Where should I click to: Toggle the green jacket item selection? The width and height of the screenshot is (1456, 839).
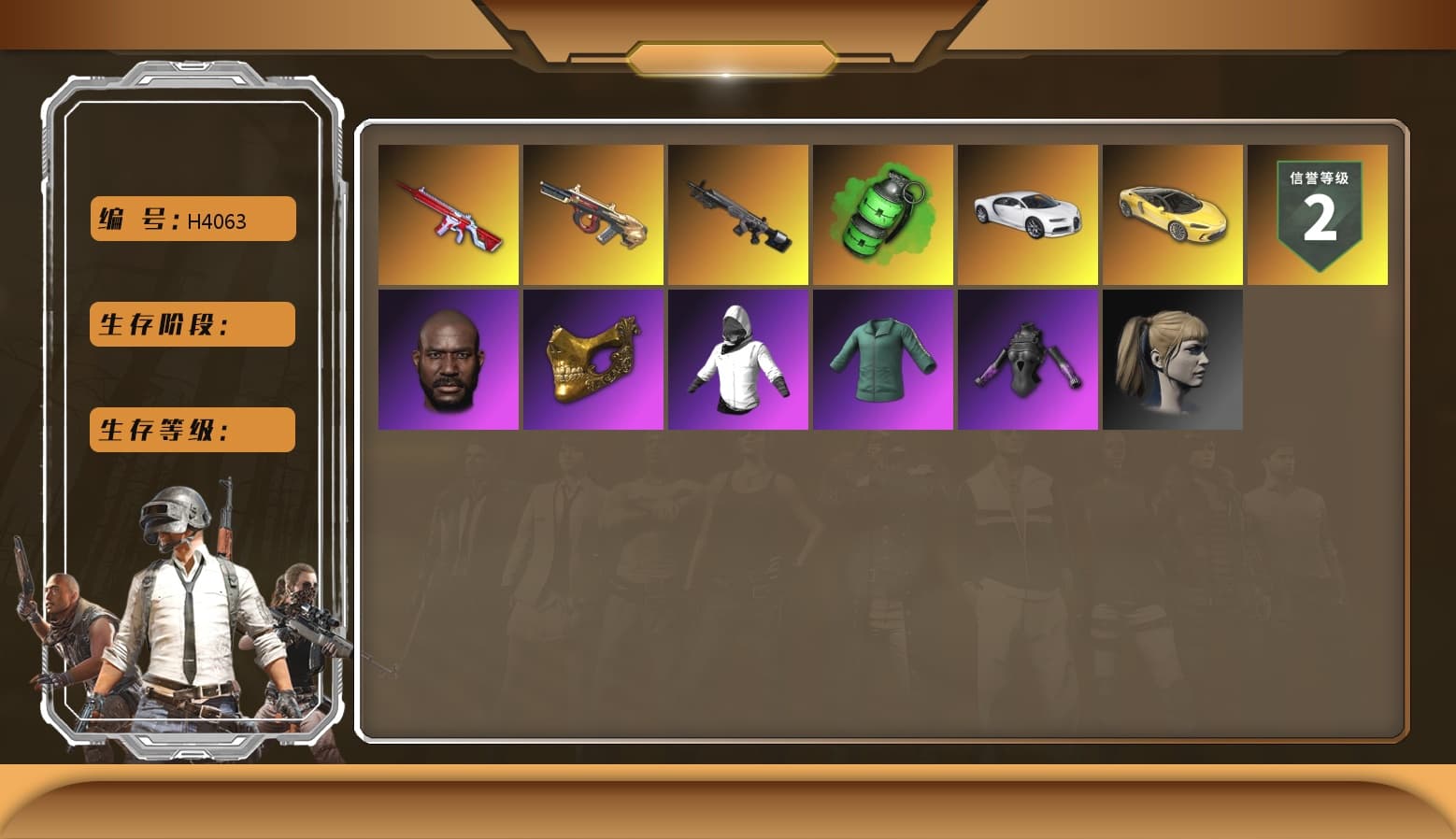point(882,360)
